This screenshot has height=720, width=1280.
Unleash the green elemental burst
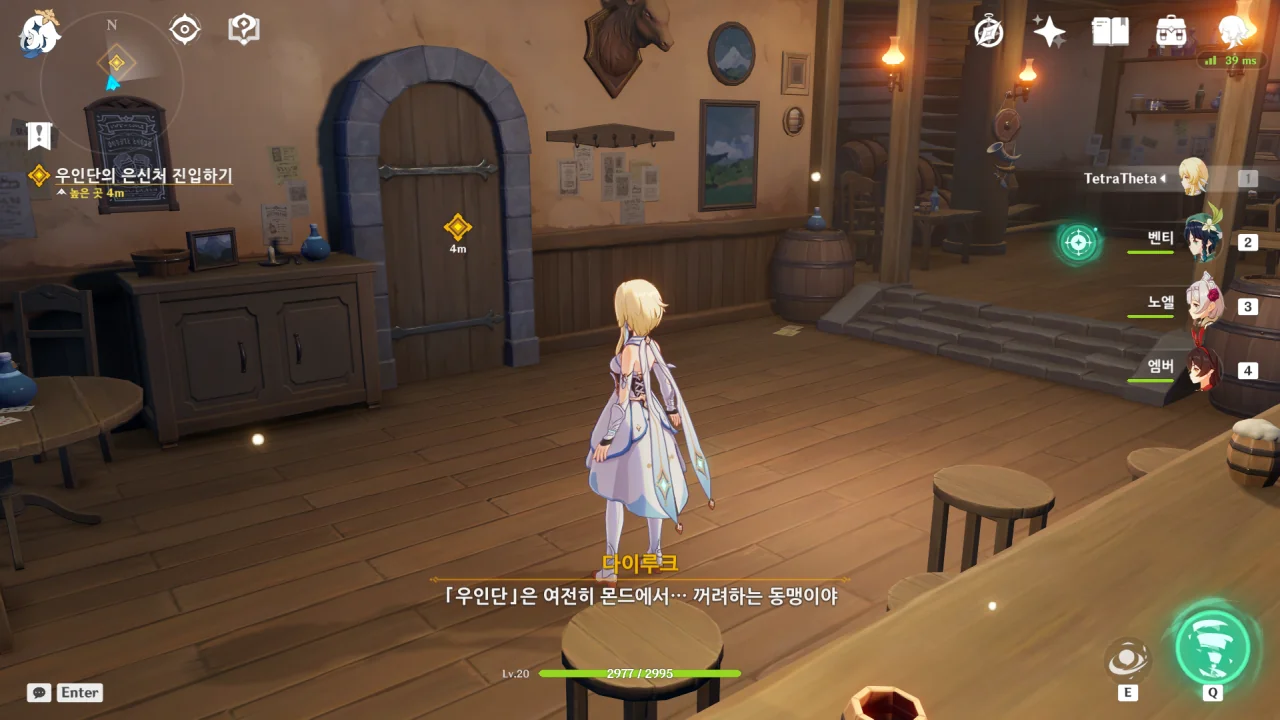1212,647
